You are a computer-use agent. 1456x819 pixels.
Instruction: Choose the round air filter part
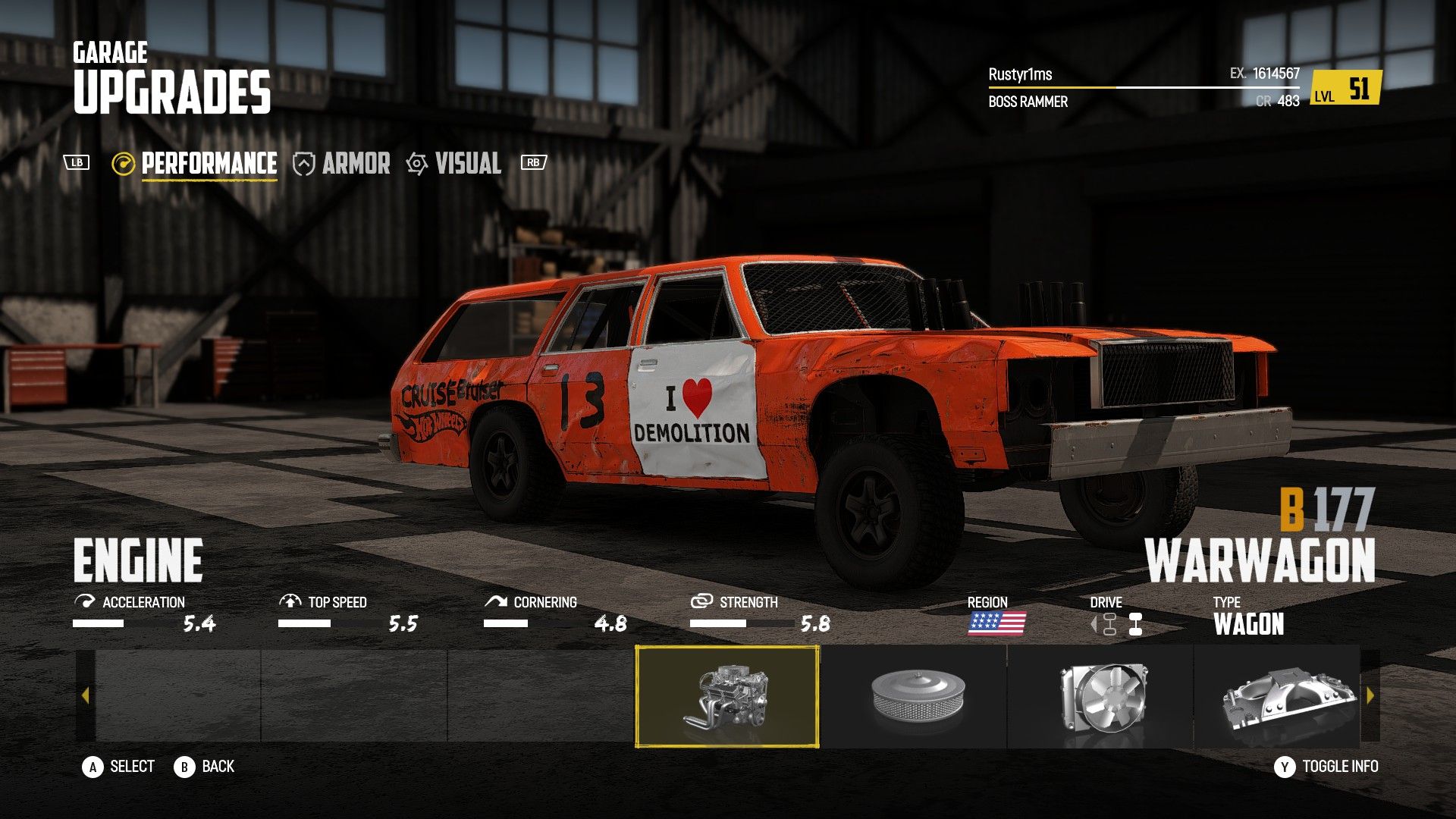click(913, 696)
